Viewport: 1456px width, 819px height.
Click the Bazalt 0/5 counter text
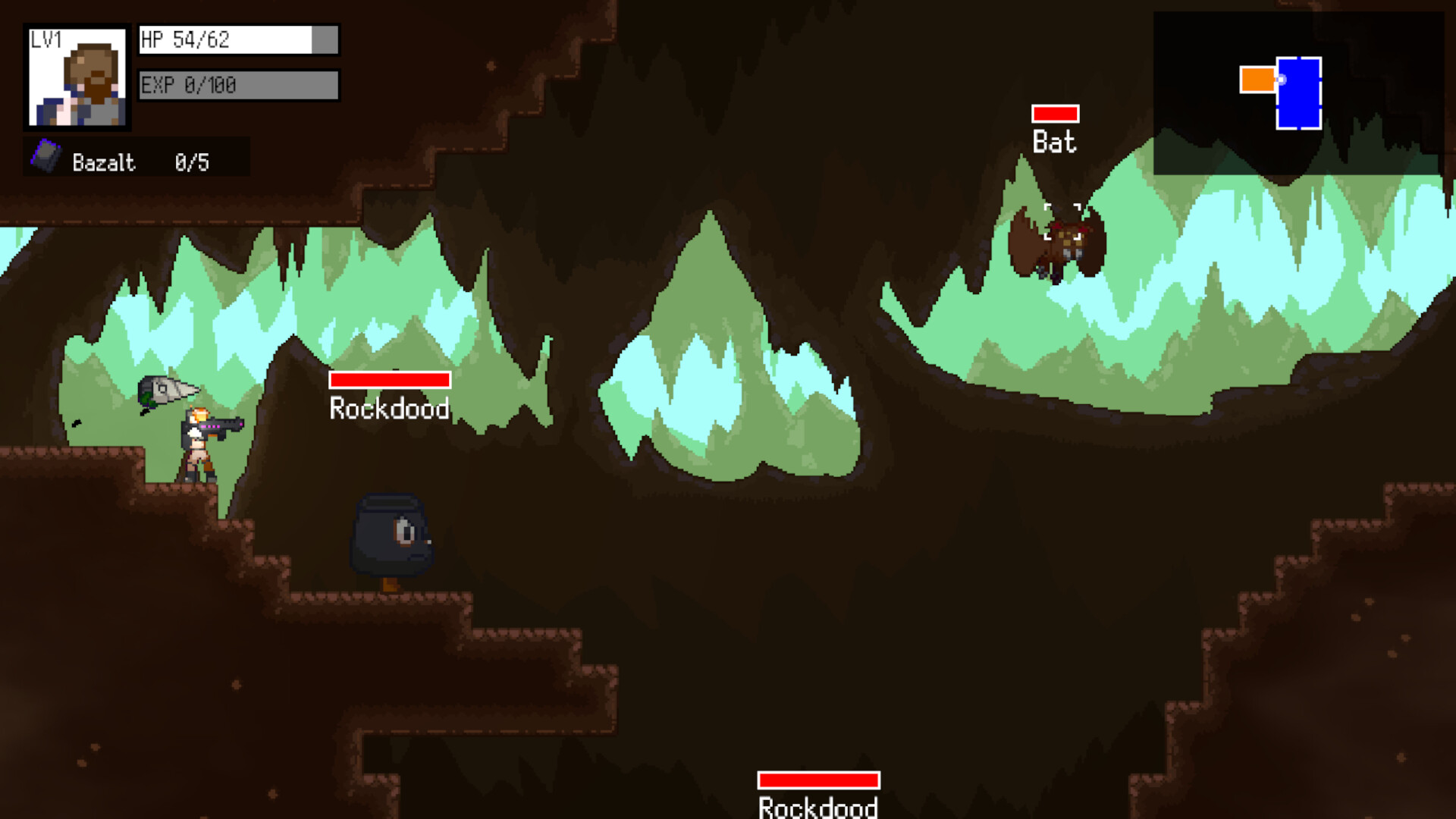click(192, 161)
